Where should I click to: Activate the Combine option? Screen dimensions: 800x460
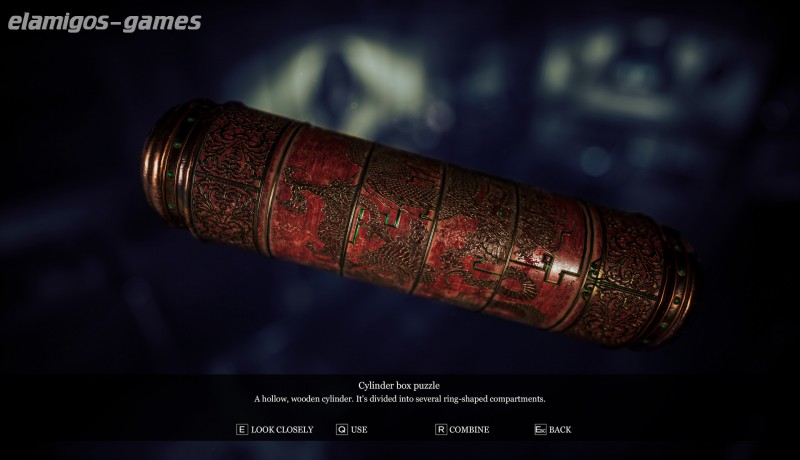462,430
